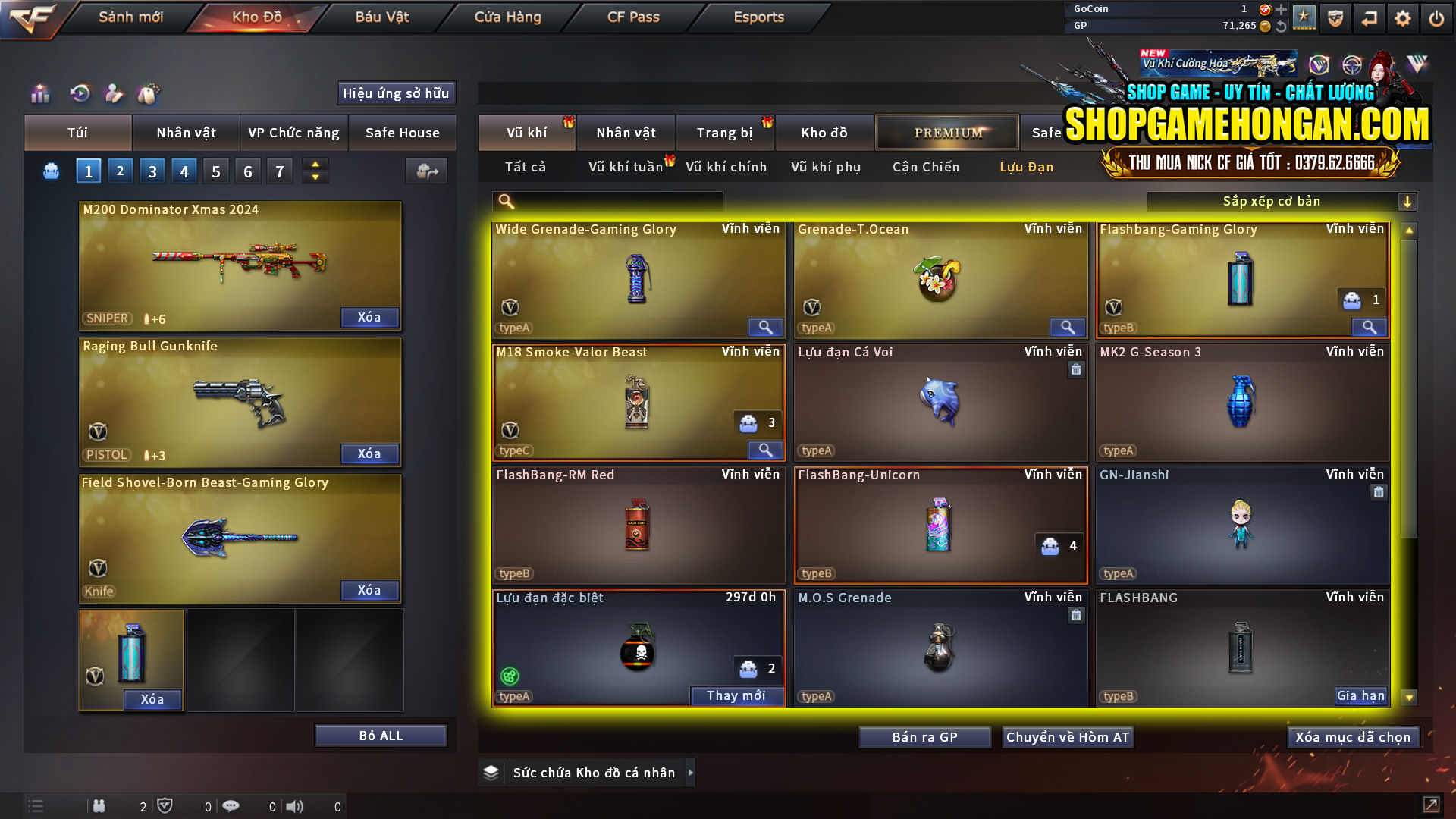
Task: Inspect Wide Grenade-Gaming Glory with its magnifier icon
Action: coord(764,327)
